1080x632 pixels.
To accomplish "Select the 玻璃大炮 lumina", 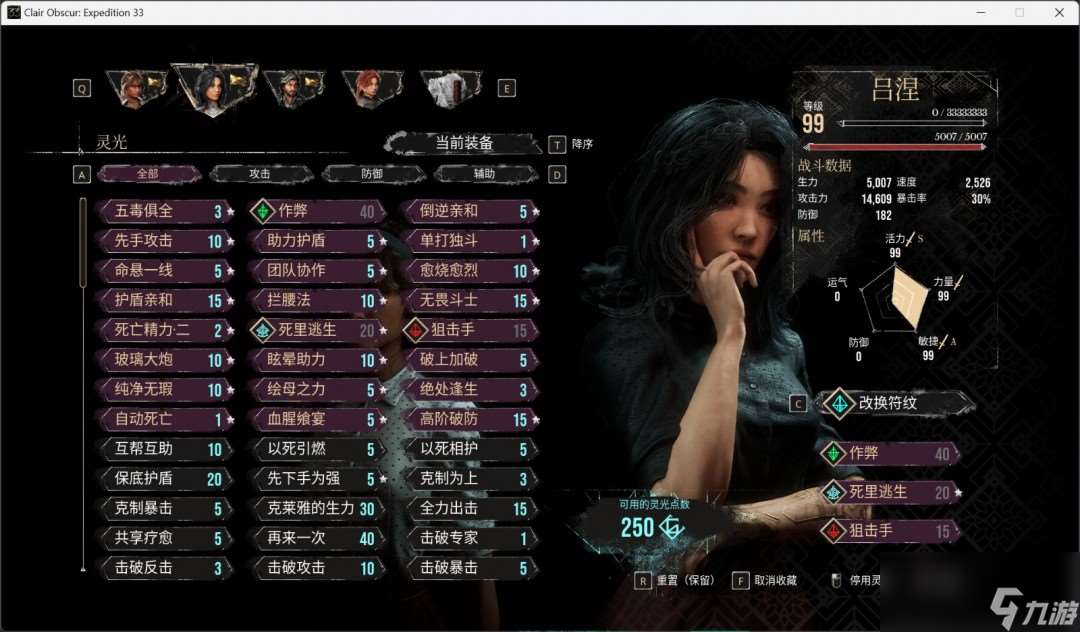I will [160, 360].
